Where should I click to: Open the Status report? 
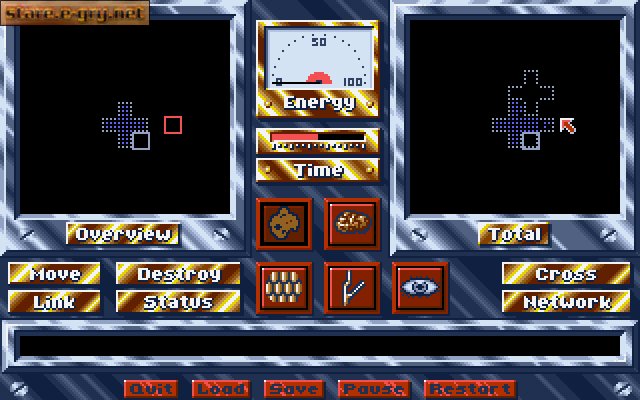[x=179, y=300]
